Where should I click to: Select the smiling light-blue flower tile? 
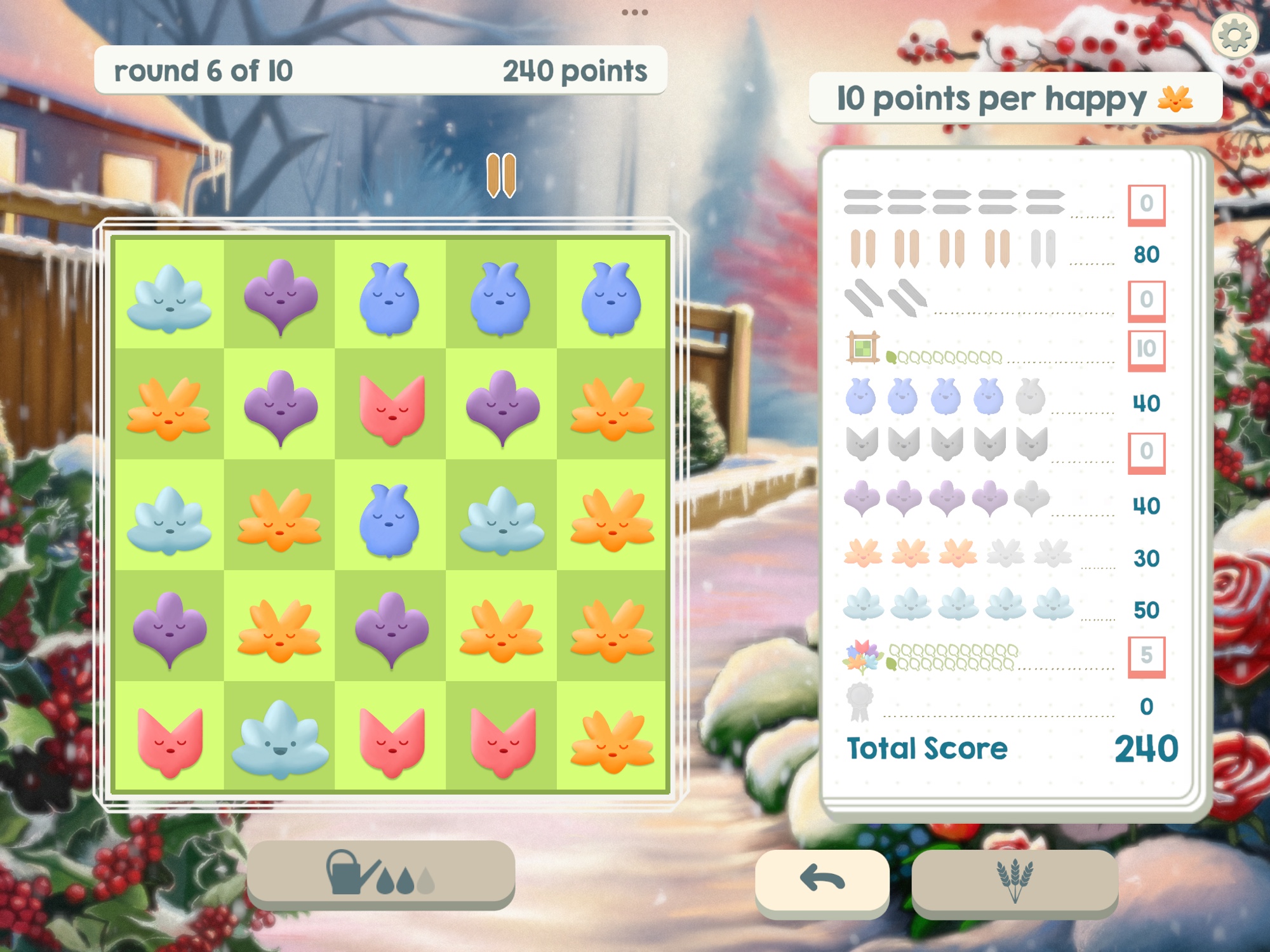pos(280,739)
